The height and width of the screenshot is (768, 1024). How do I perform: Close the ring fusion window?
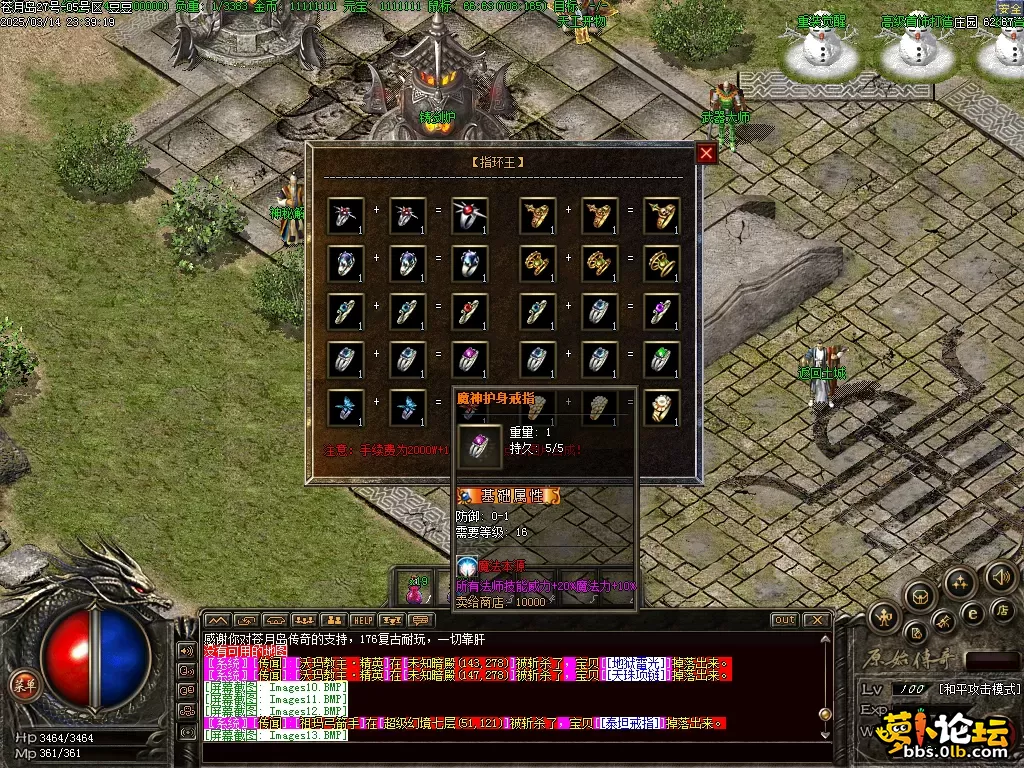tap(706, 153)
